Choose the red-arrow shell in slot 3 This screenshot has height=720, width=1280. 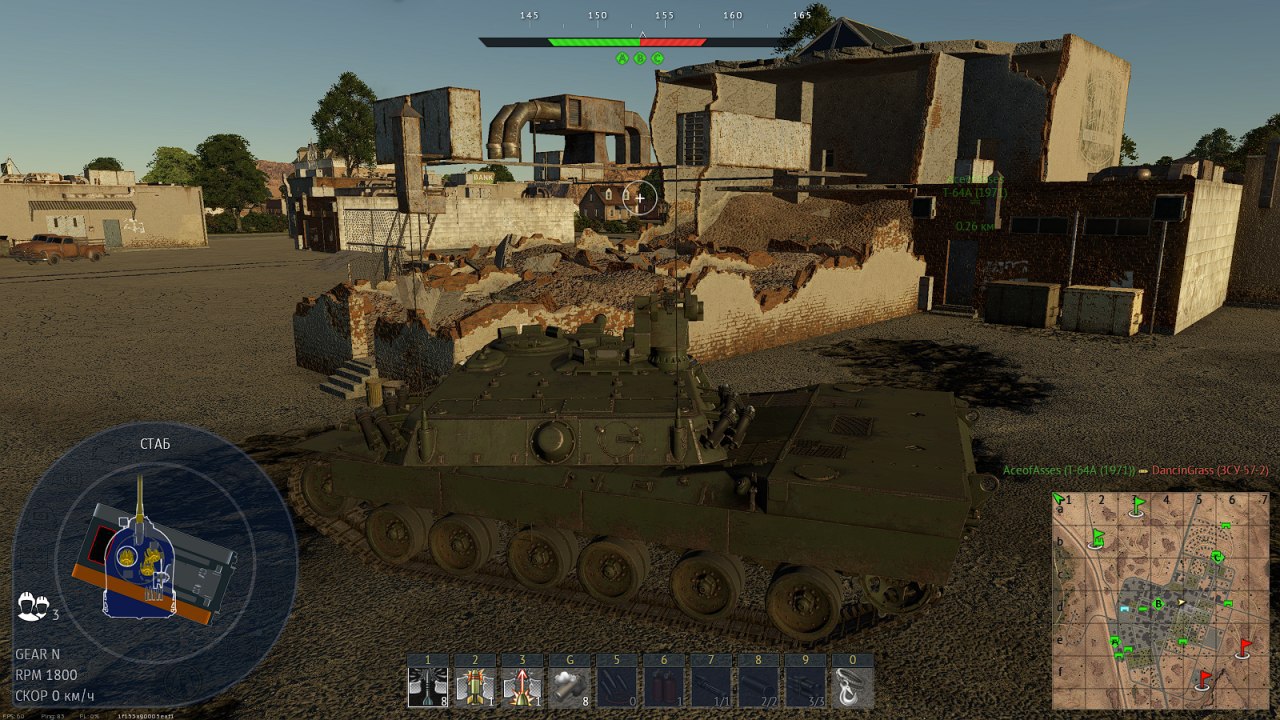522,687
